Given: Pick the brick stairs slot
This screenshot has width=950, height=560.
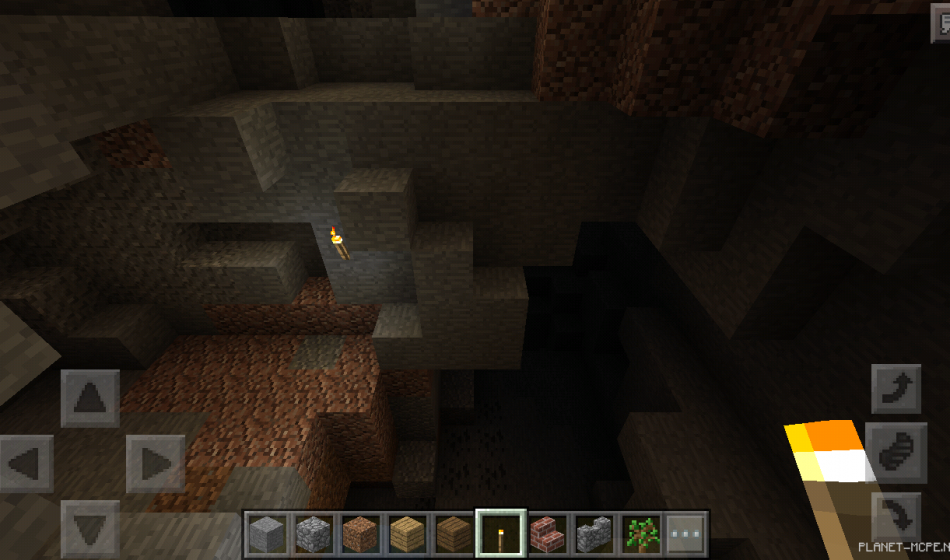Looking at the screenshot, I should coord(546,532).
